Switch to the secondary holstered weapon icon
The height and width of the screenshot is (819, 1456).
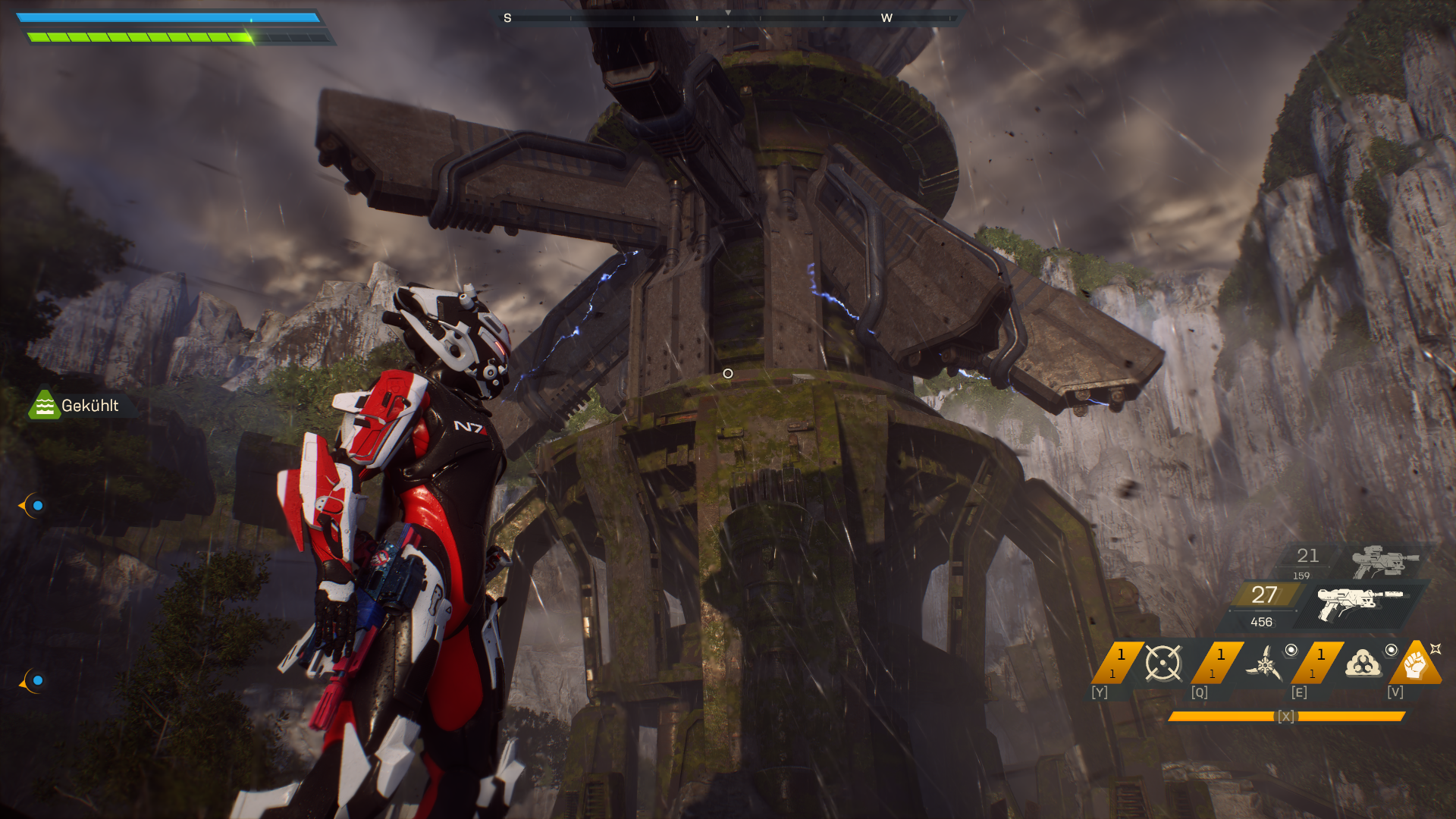1385,562
